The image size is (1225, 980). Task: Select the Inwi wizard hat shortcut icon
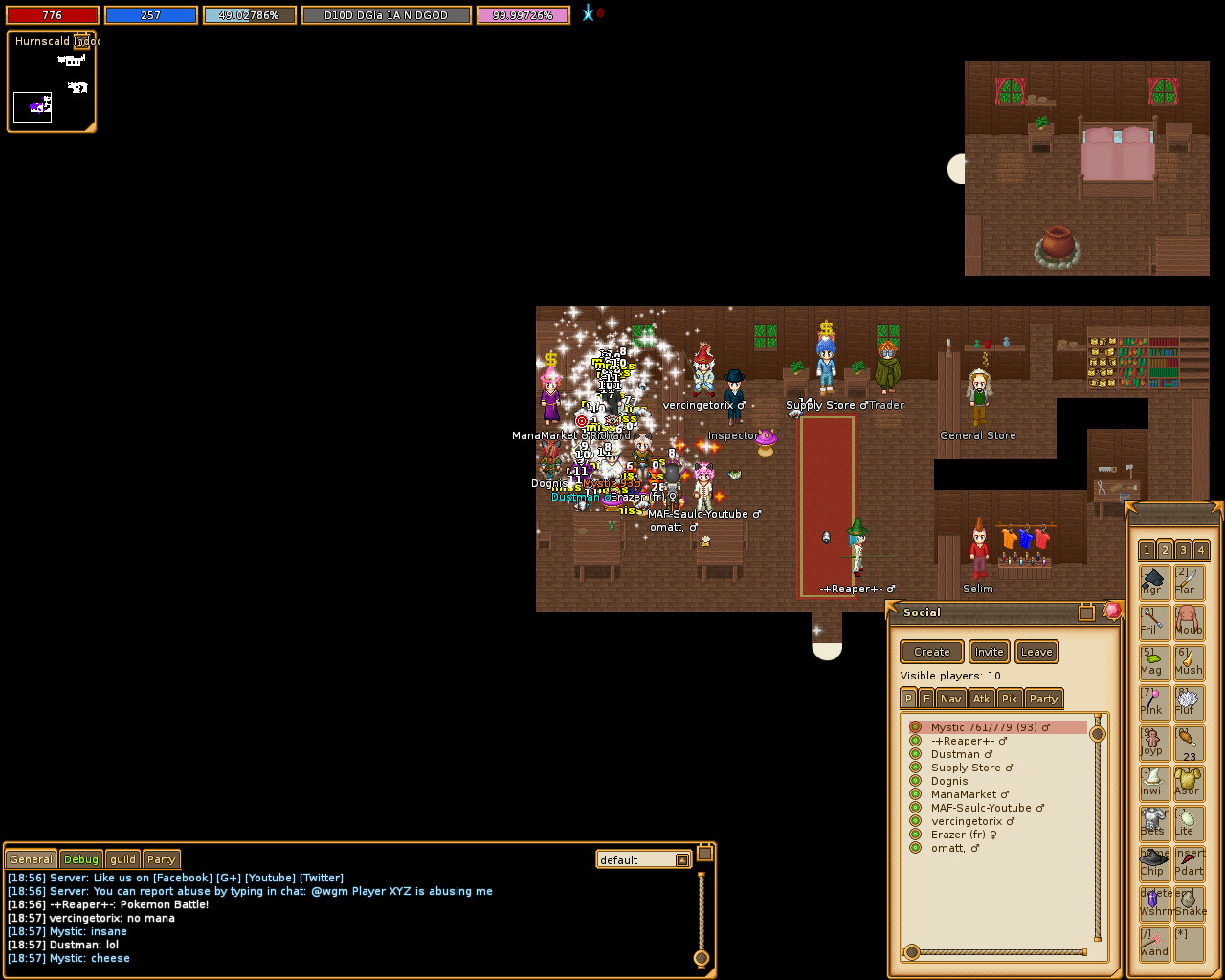pos(1153,781)
